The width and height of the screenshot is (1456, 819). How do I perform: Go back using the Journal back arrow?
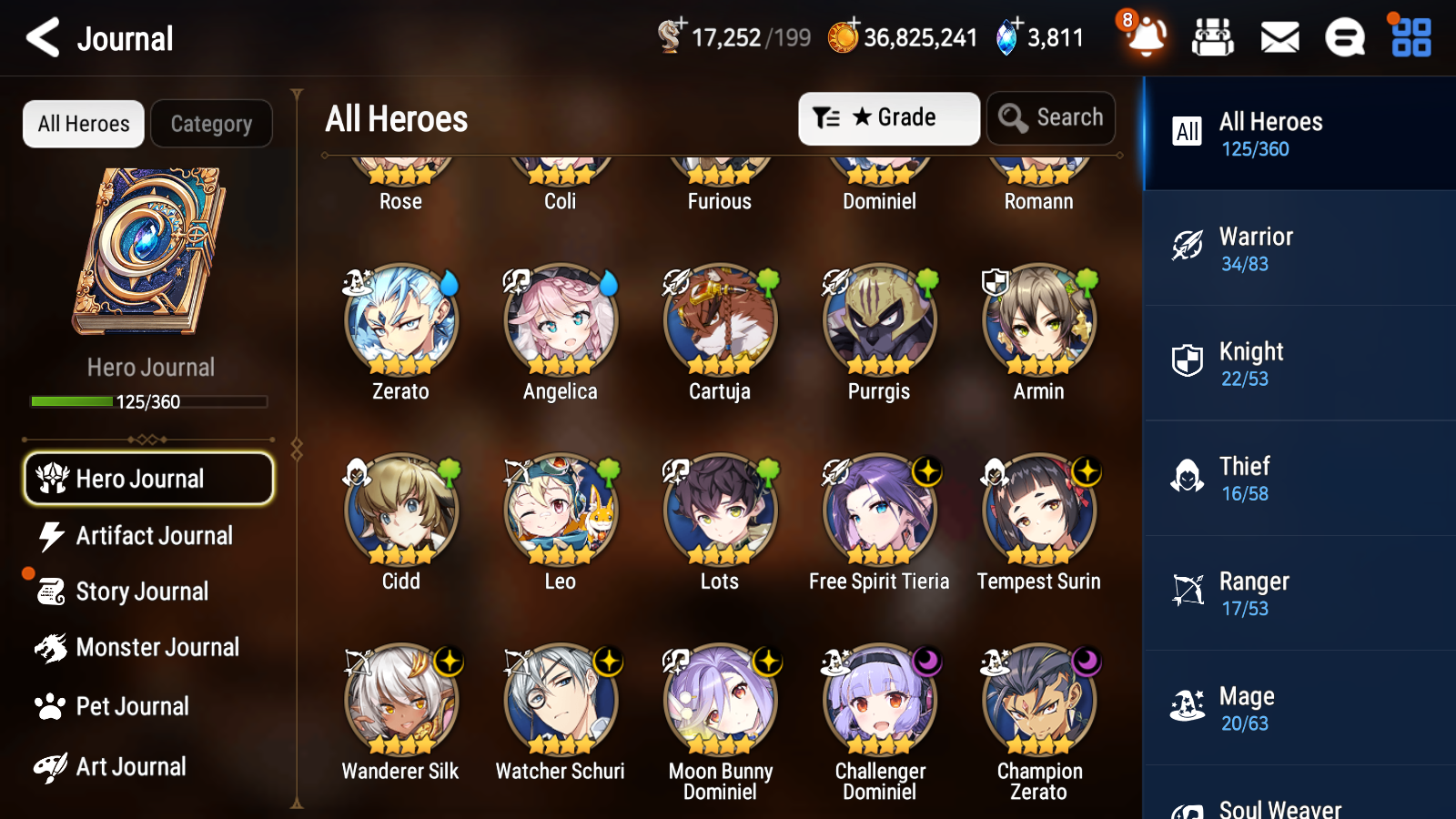point(41,37)
